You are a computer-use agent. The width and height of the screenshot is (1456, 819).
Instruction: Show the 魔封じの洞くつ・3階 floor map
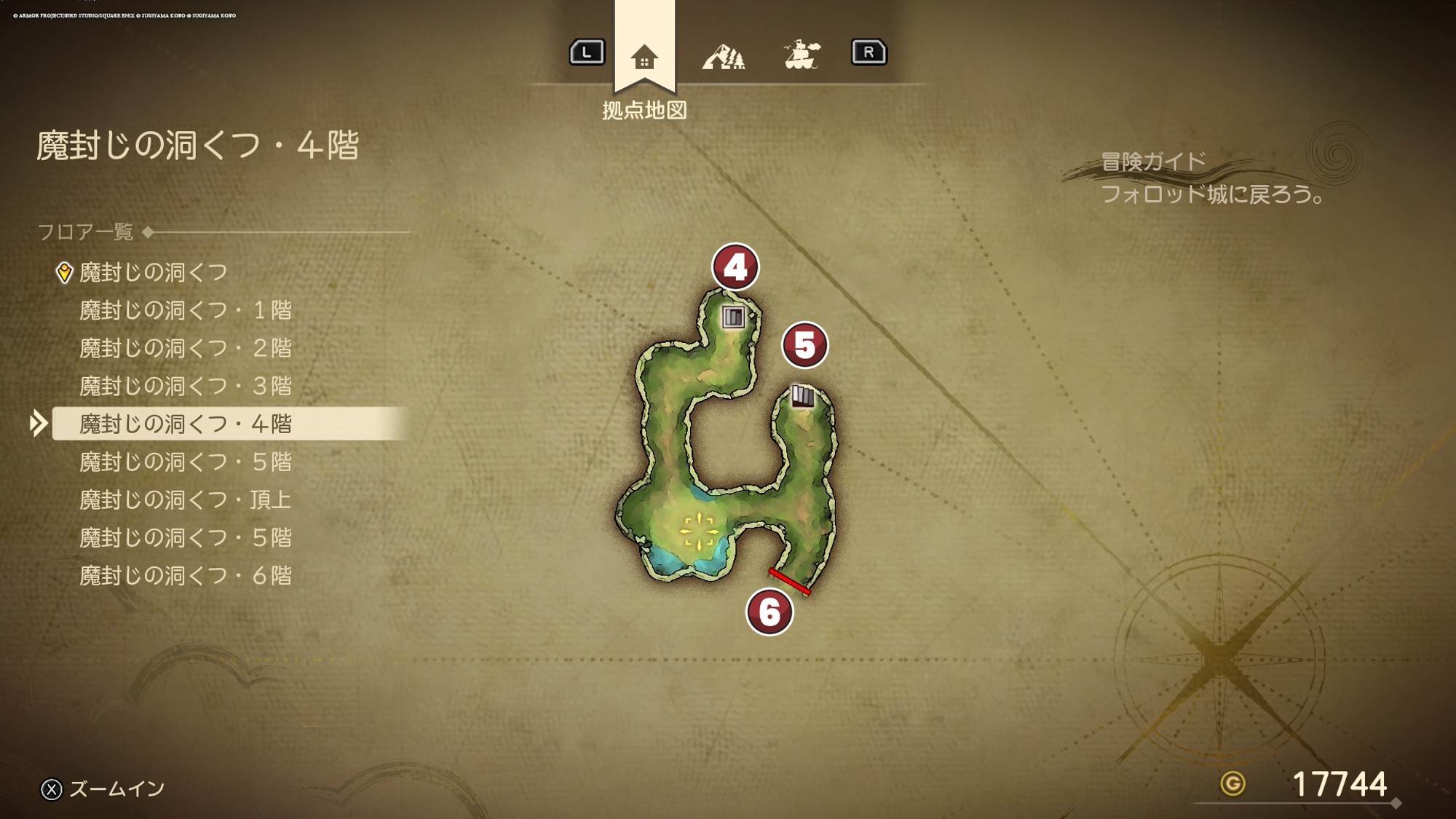[185, 386]
